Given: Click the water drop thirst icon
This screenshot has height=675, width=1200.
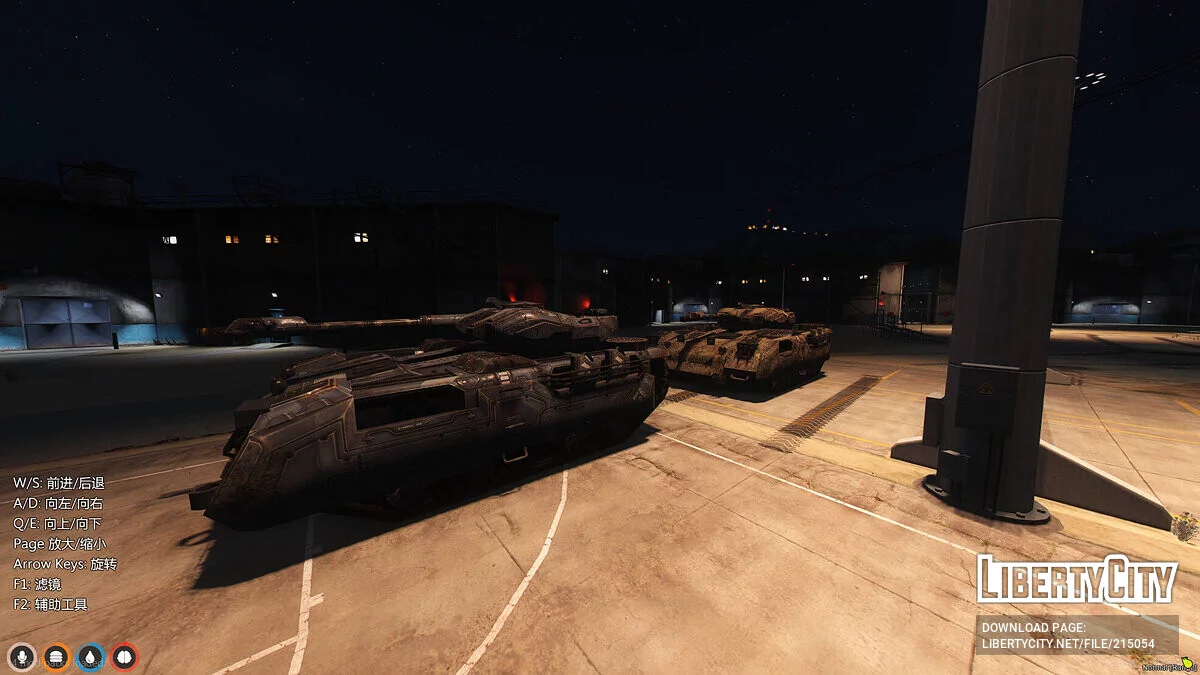Looking at the screenshot, I should point(91,657).
